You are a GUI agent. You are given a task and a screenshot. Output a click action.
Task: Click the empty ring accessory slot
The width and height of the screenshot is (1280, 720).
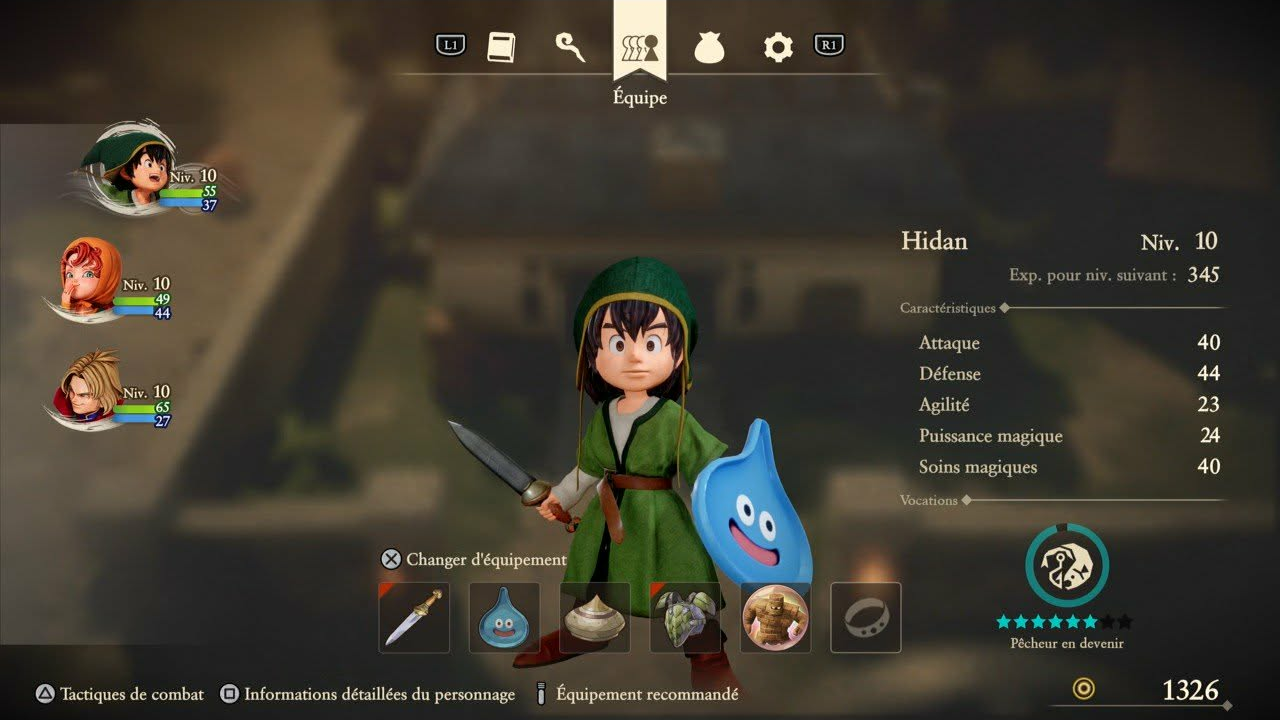(x=866, y=618)
